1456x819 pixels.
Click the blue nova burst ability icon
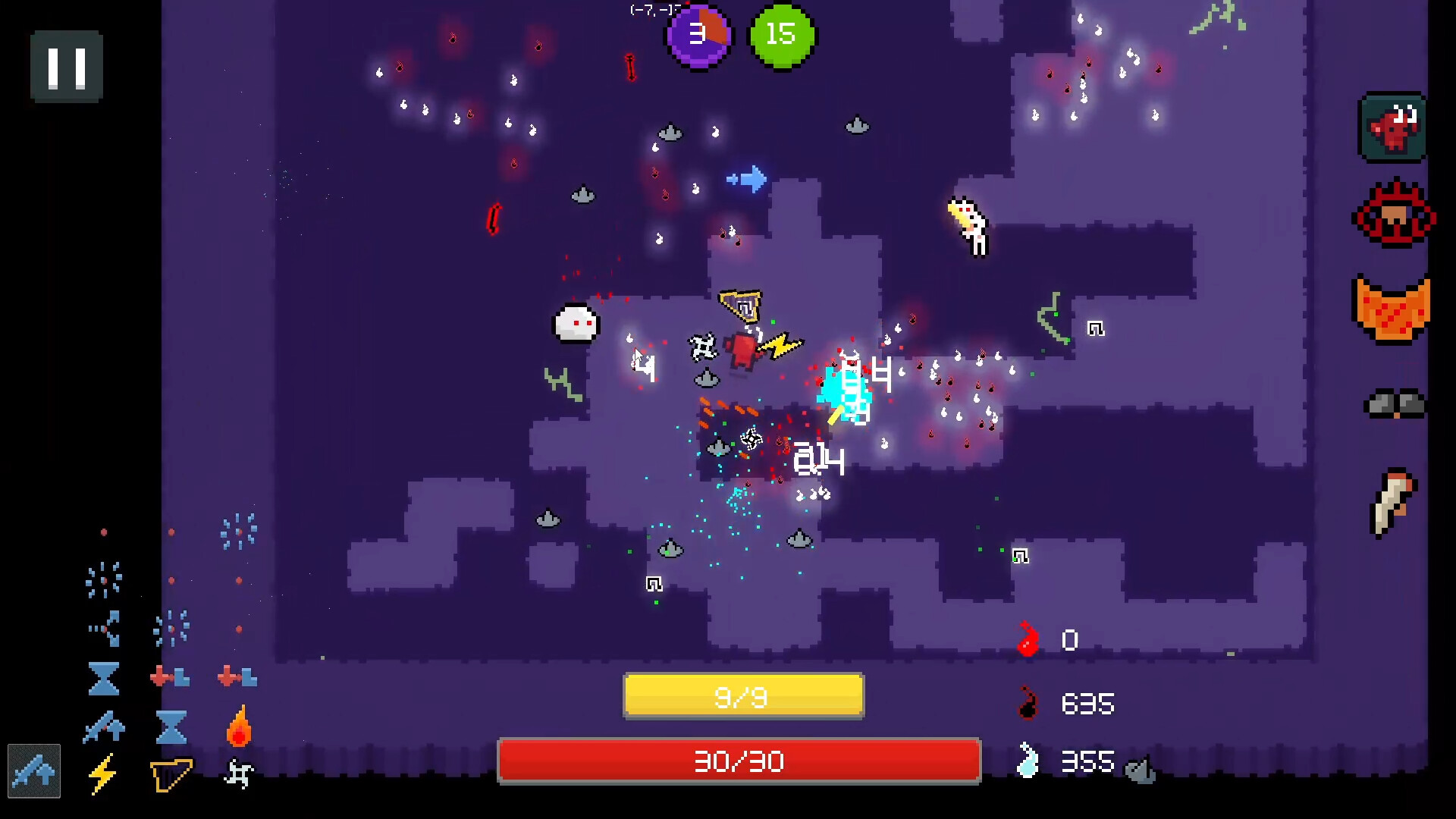click(x=103, y=579)
